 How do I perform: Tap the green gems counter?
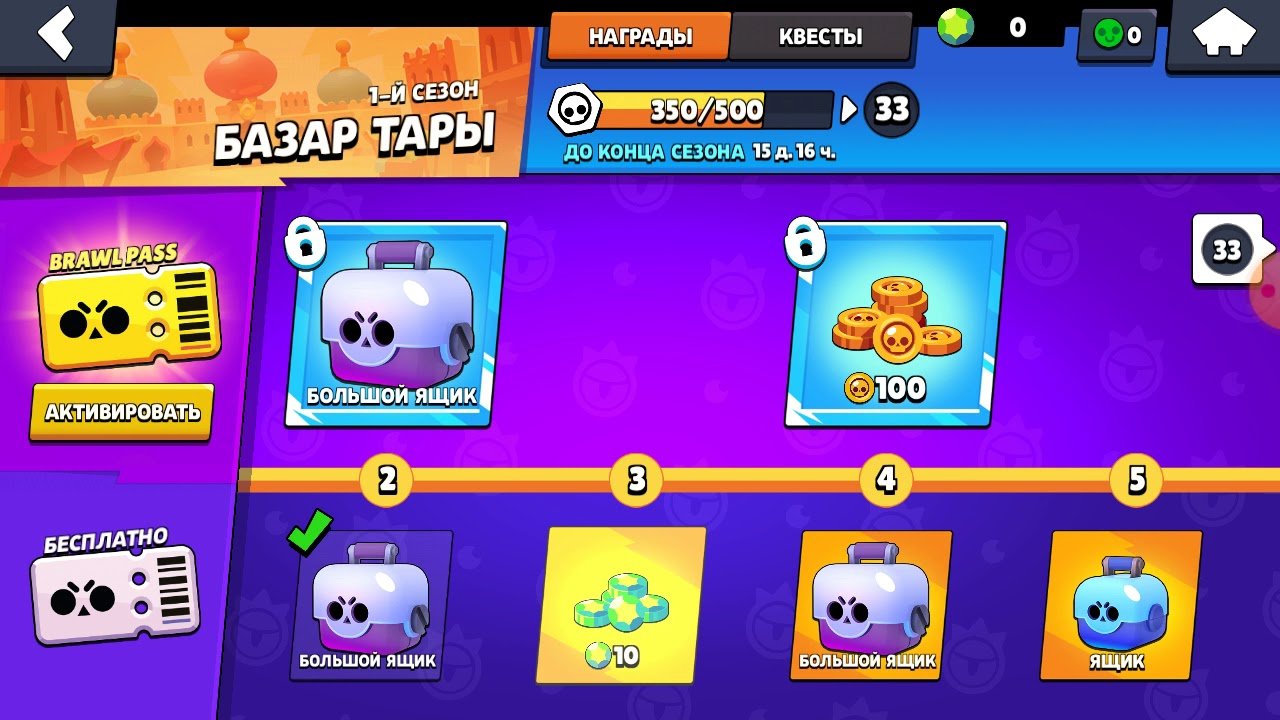997,29
